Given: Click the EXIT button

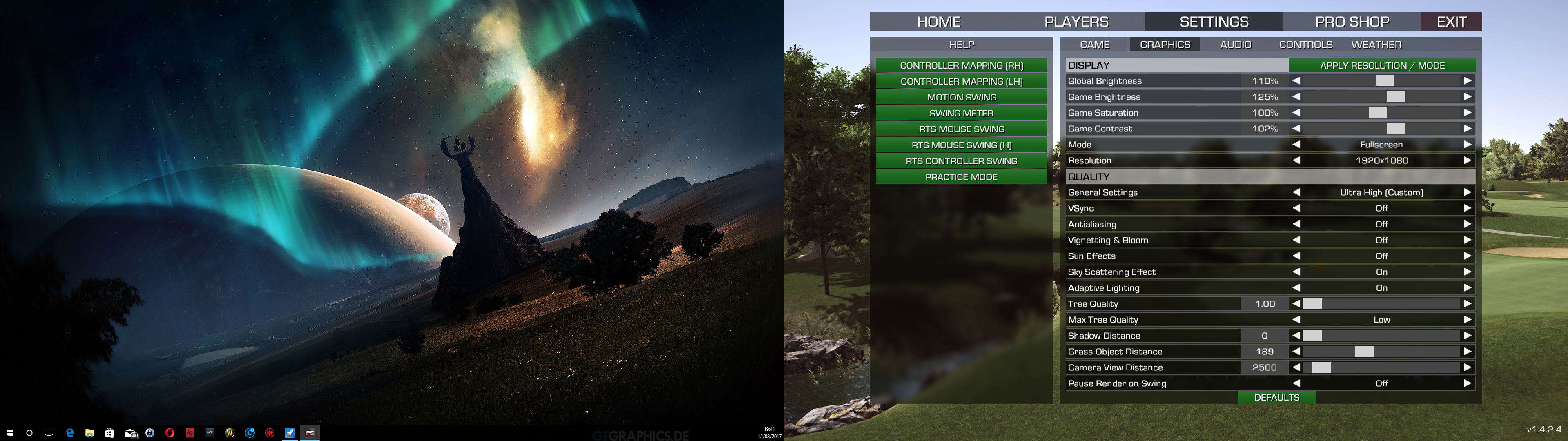Looking at the screenshot, I should point(1451,22).
